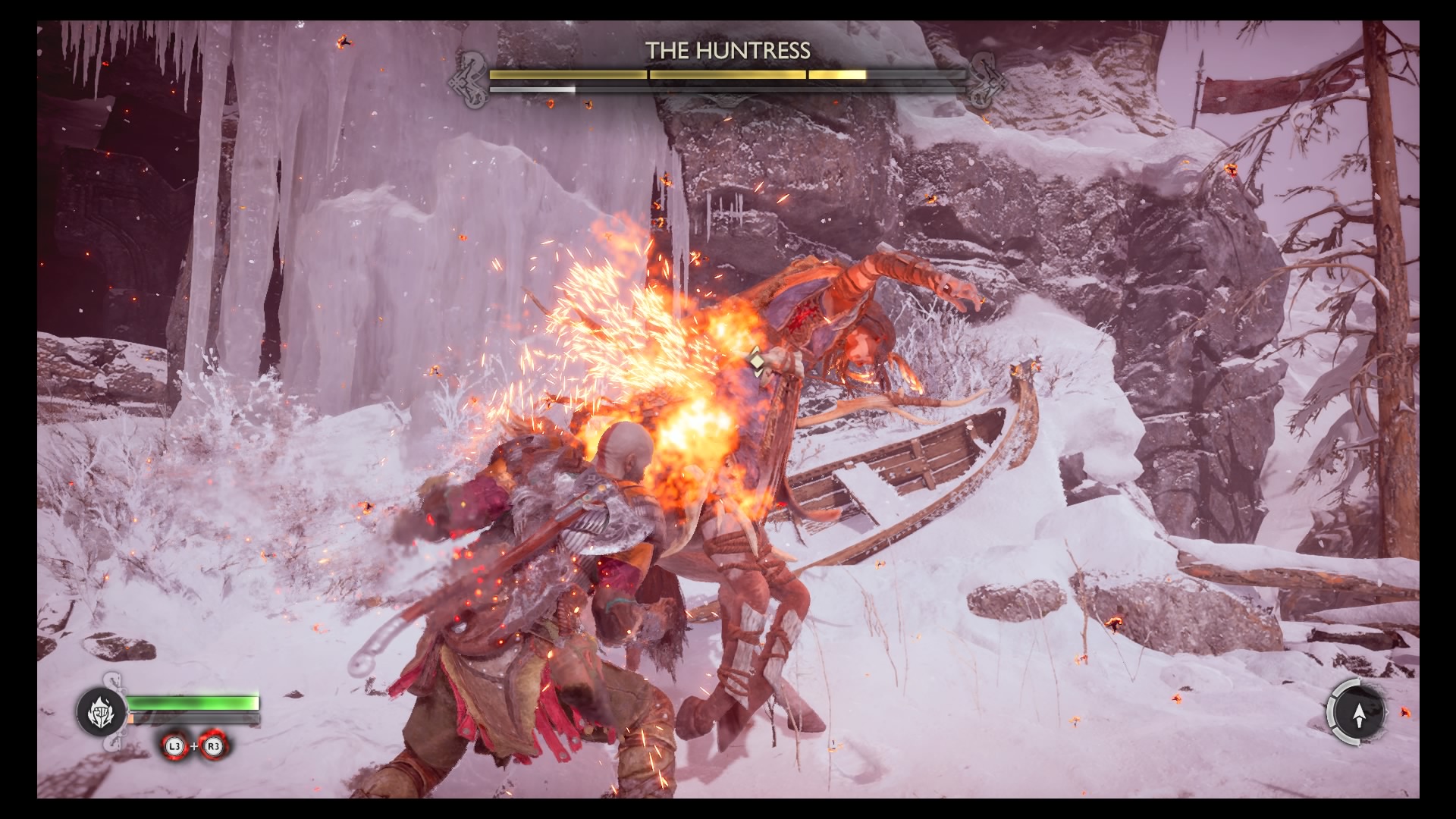Click the THE HUNTRESS title text
Screen dimensions: 1456x819
pos(728,49)
